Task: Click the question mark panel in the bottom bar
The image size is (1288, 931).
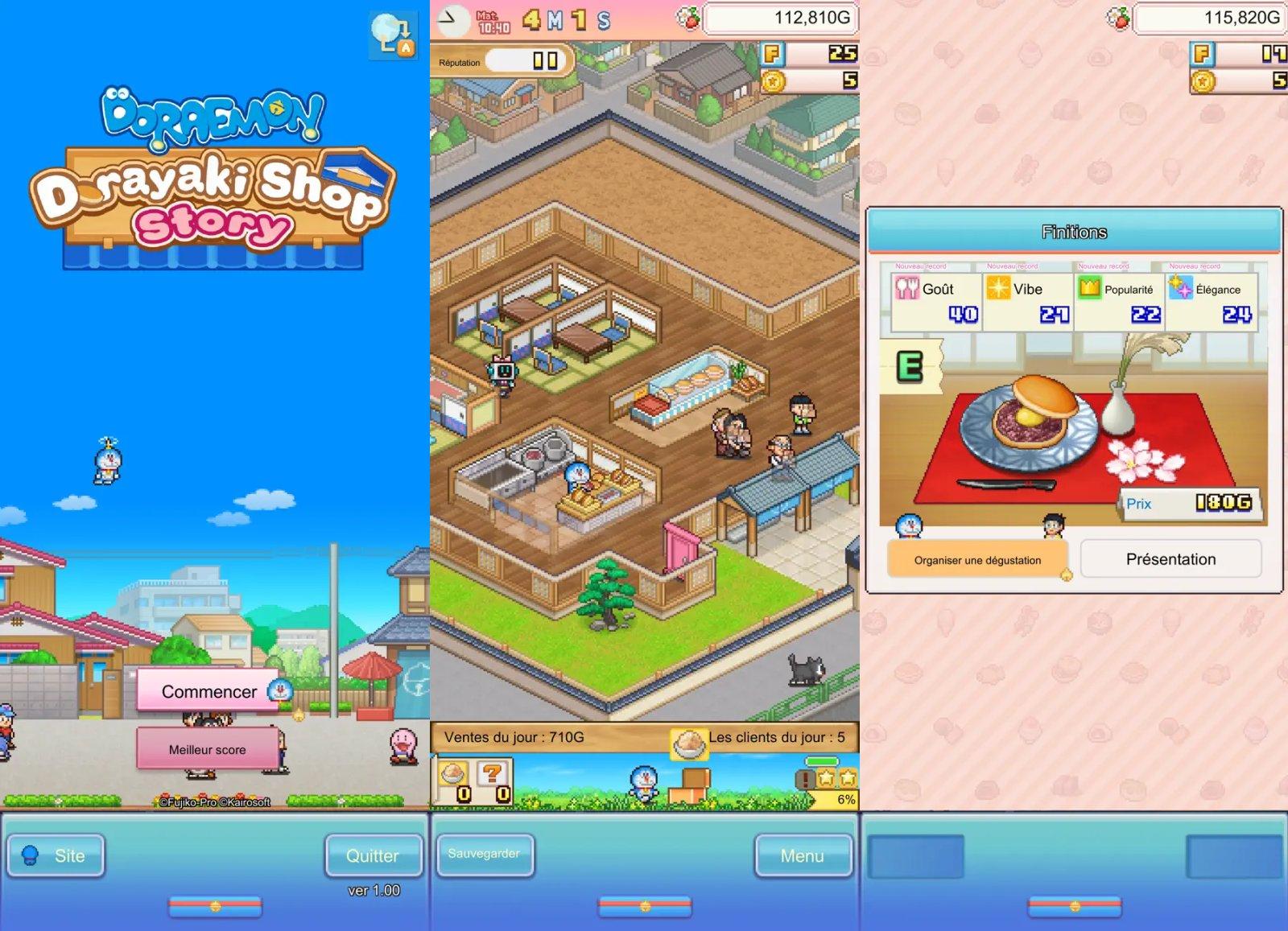Action: click(x=492, y=774)
